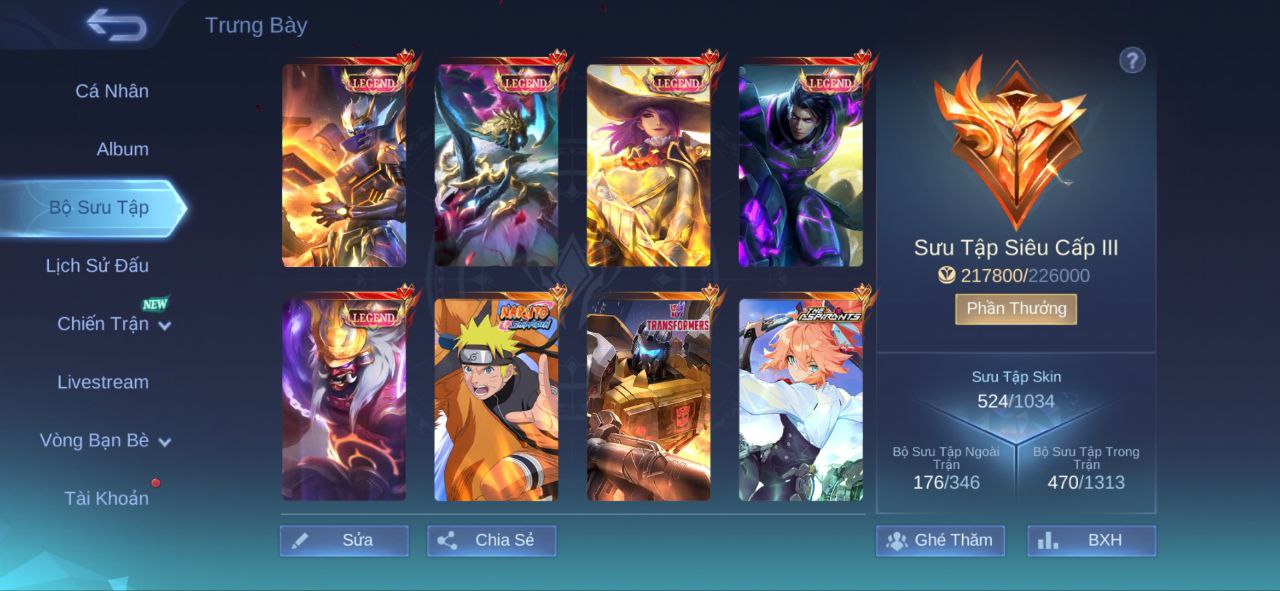Screen dimensions: 1280x591
Task: Choose the Transformers skin card
Action: (x=648, y=400)
